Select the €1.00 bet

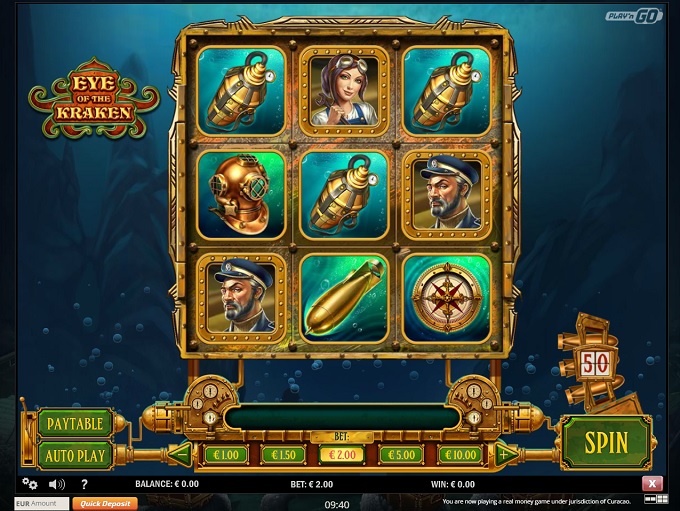coord(225,455)
